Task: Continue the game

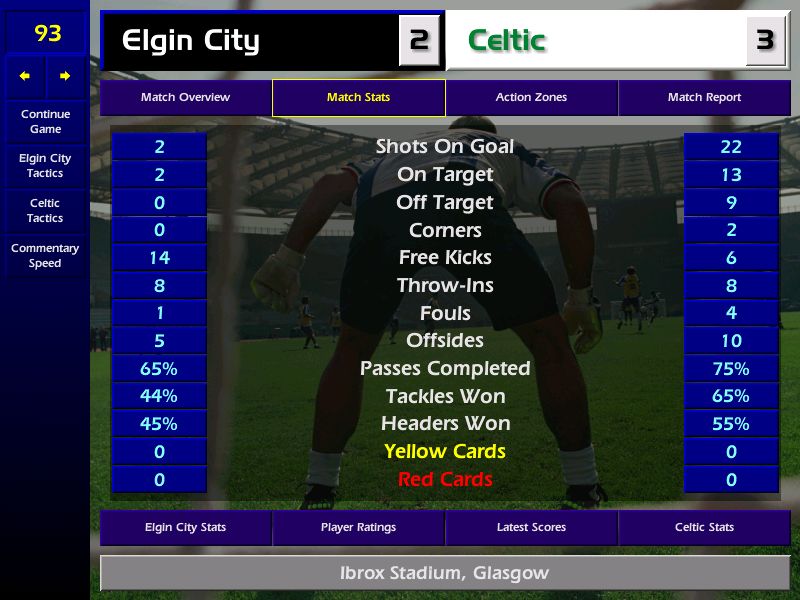Action: click(45, 121)
